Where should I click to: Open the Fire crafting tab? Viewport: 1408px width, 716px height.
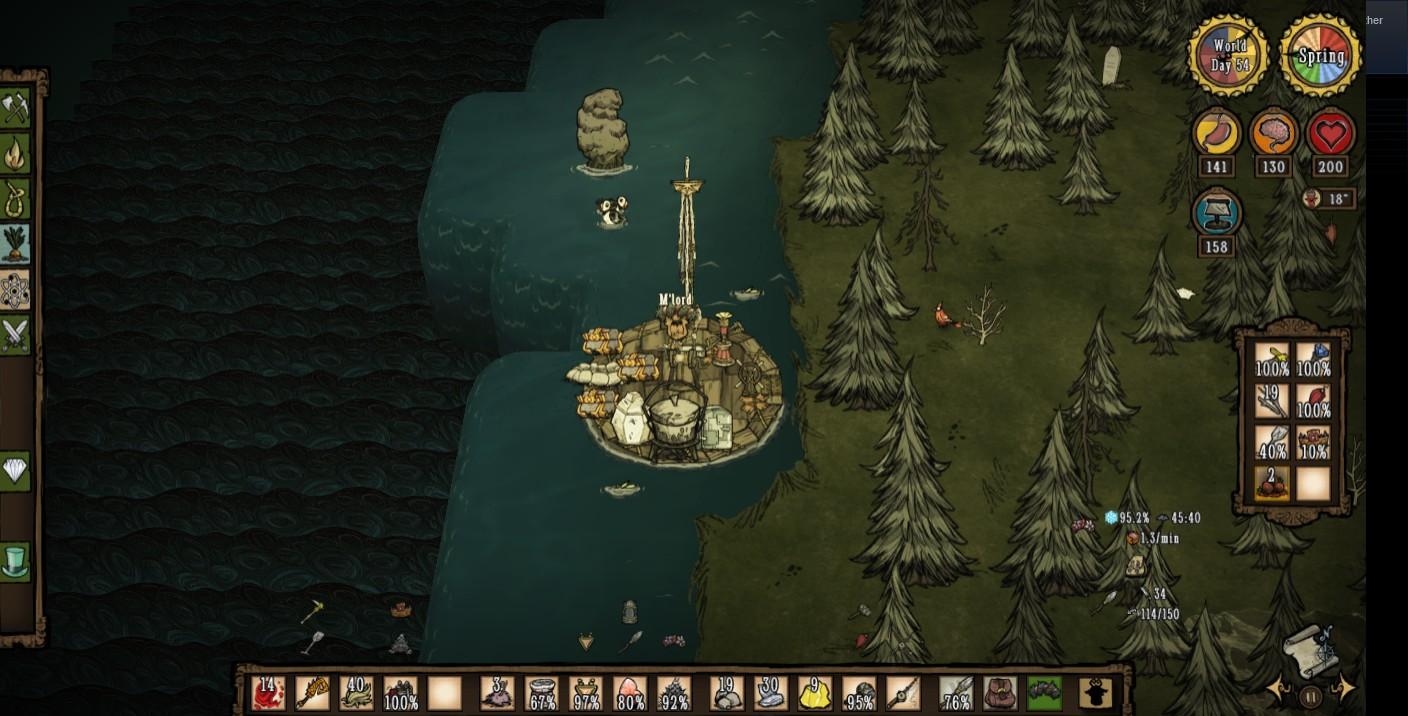coord(15,153)
